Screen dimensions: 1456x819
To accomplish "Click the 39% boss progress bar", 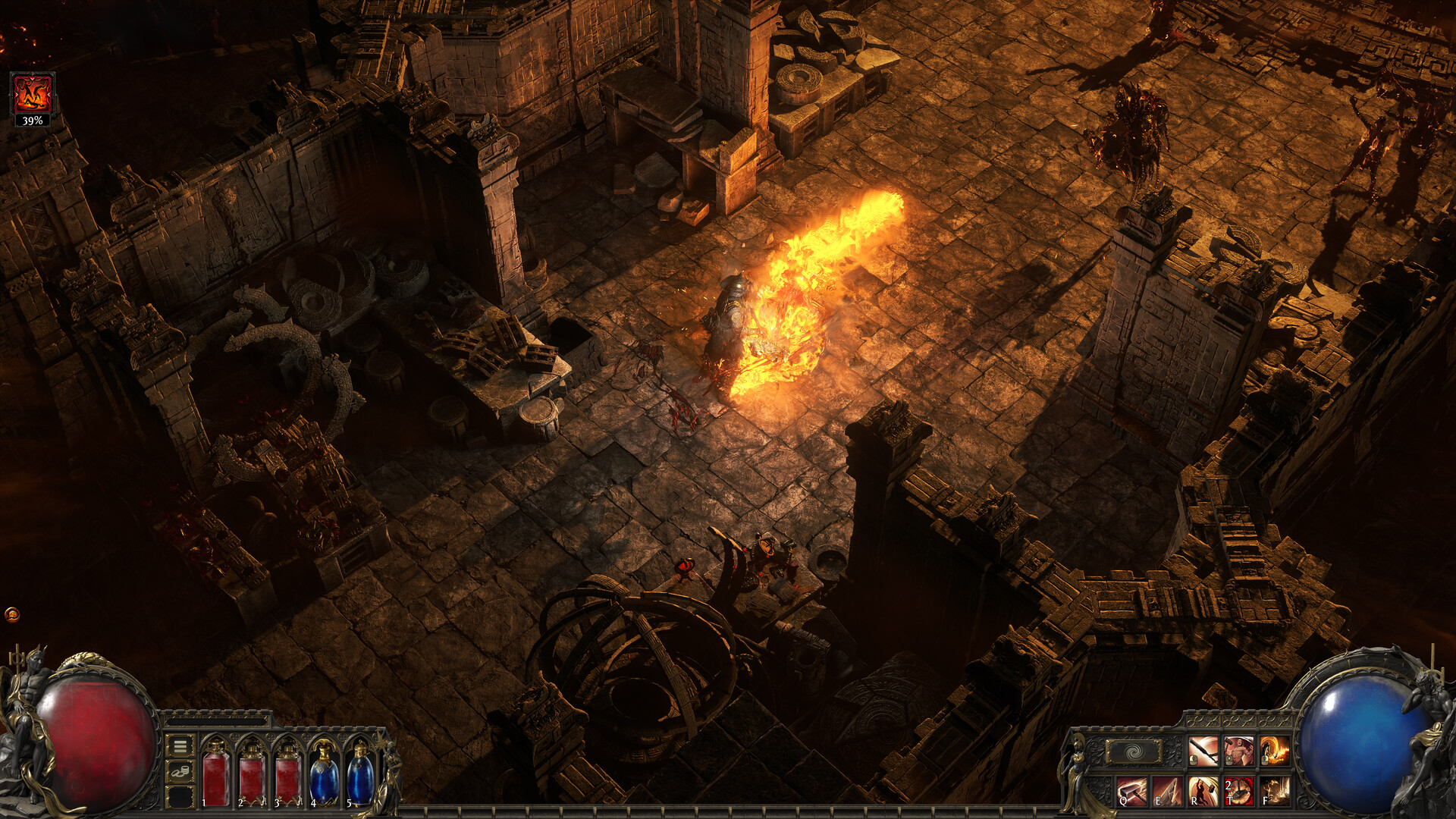I will point(31,121).
